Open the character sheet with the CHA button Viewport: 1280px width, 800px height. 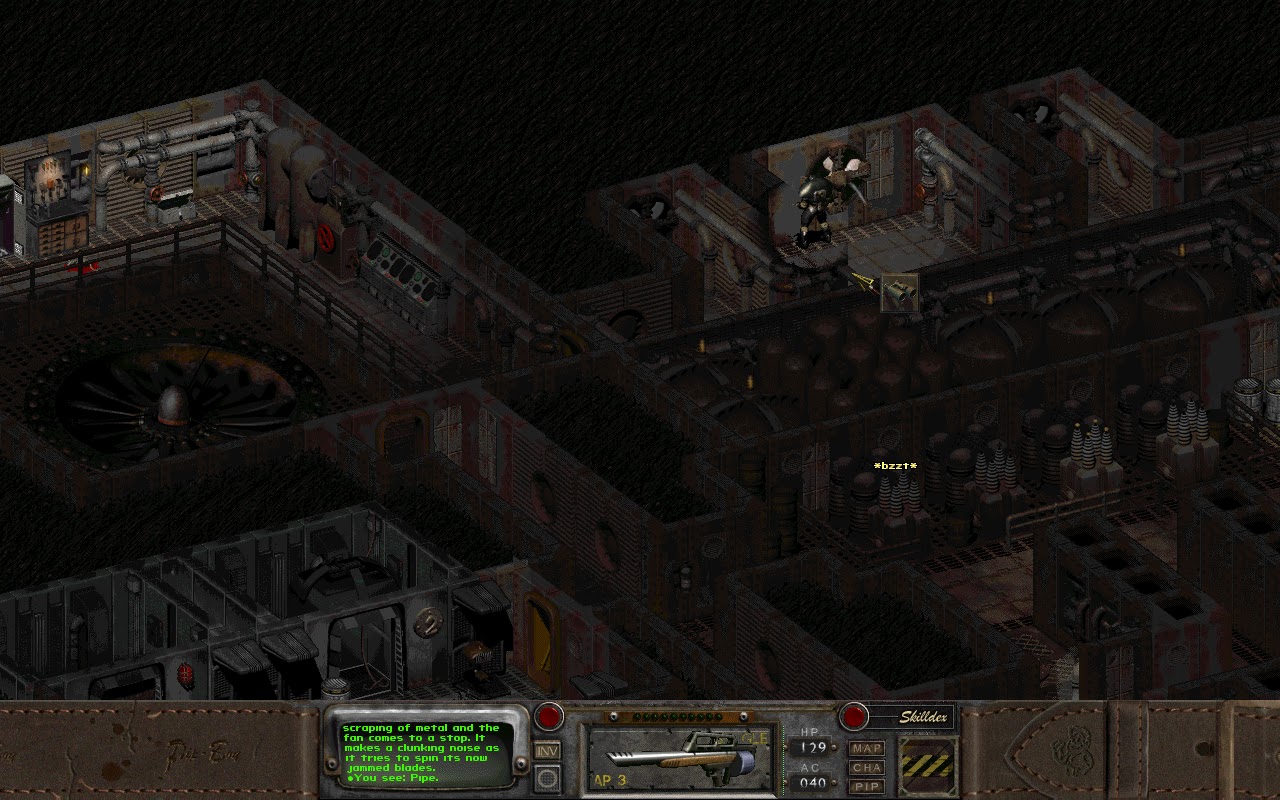866,766
